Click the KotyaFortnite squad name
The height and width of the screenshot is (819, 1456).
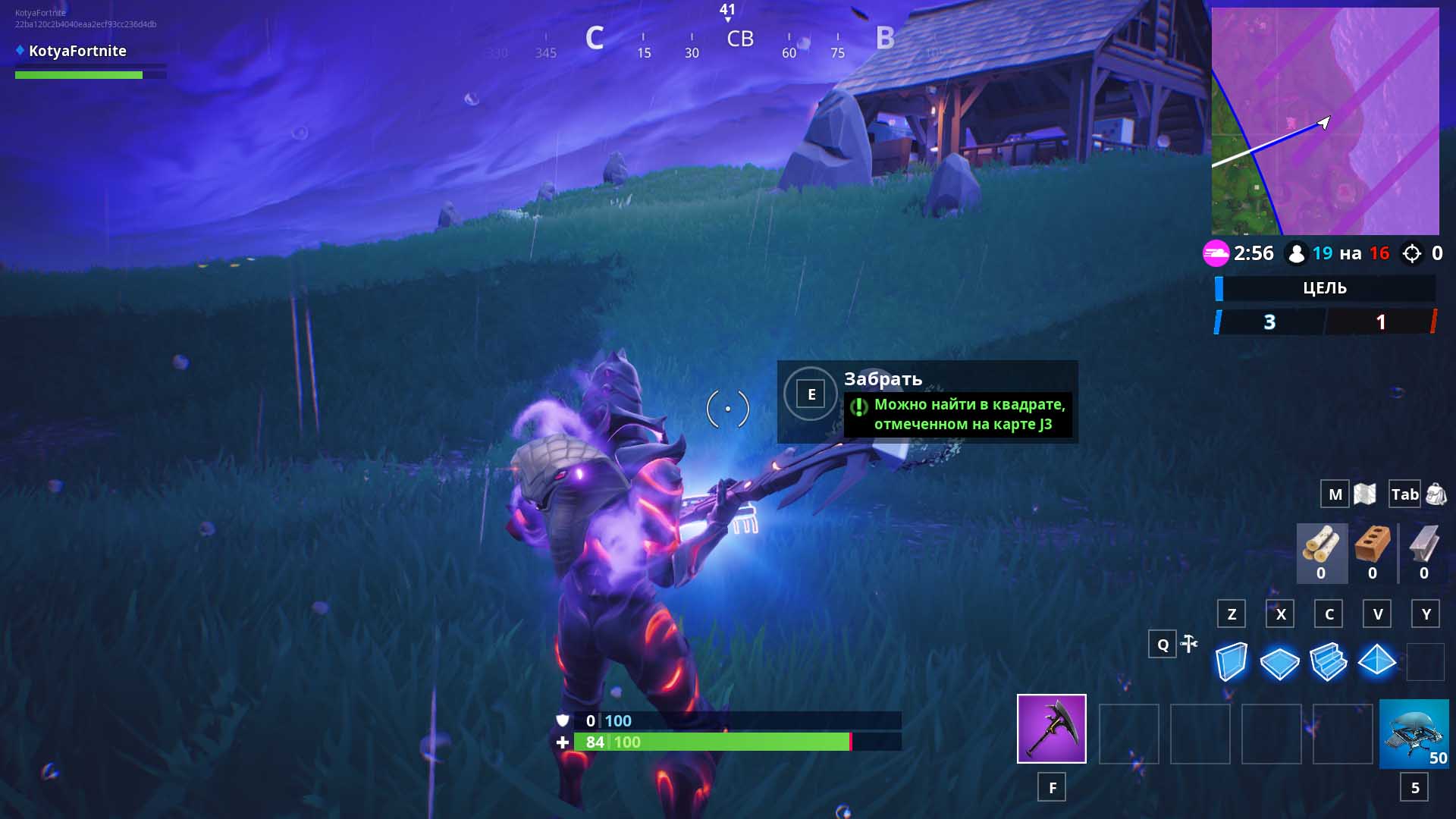pyautogui.click(x=77, y=51)
